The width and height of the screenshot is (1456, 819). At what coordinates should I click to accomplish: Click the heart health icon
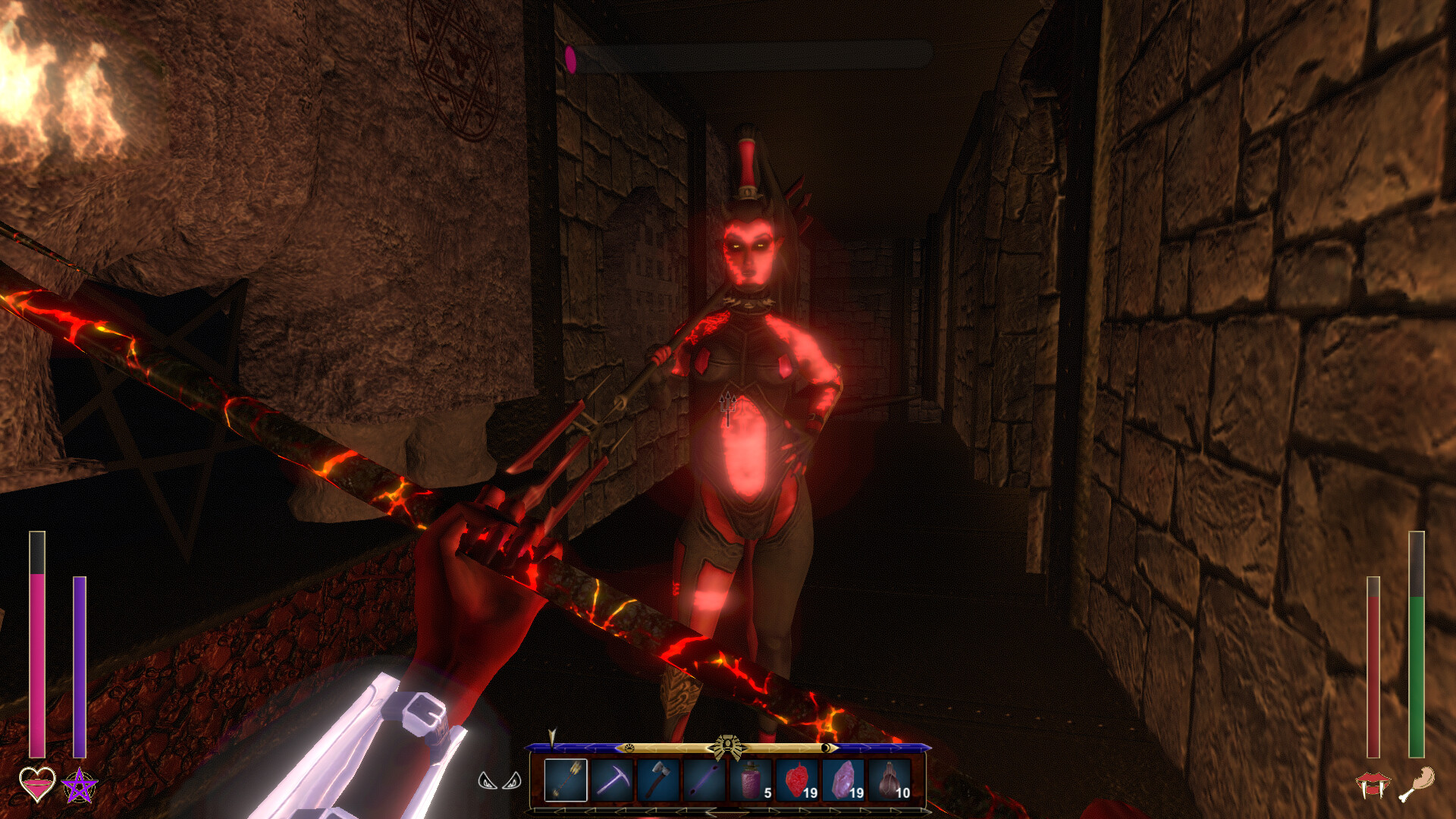click(37, 784)
